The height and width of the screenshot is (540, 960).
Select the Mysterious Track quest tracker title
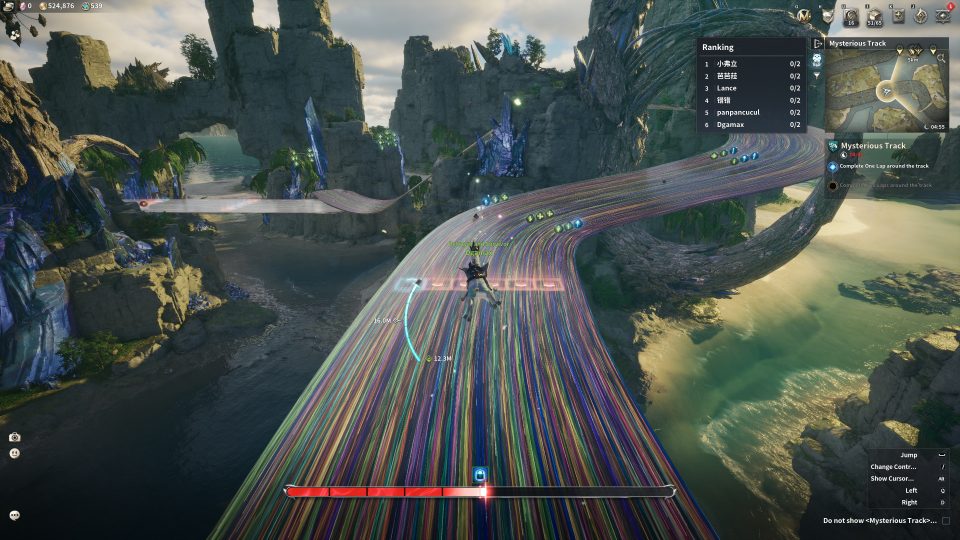coord(872,145)
